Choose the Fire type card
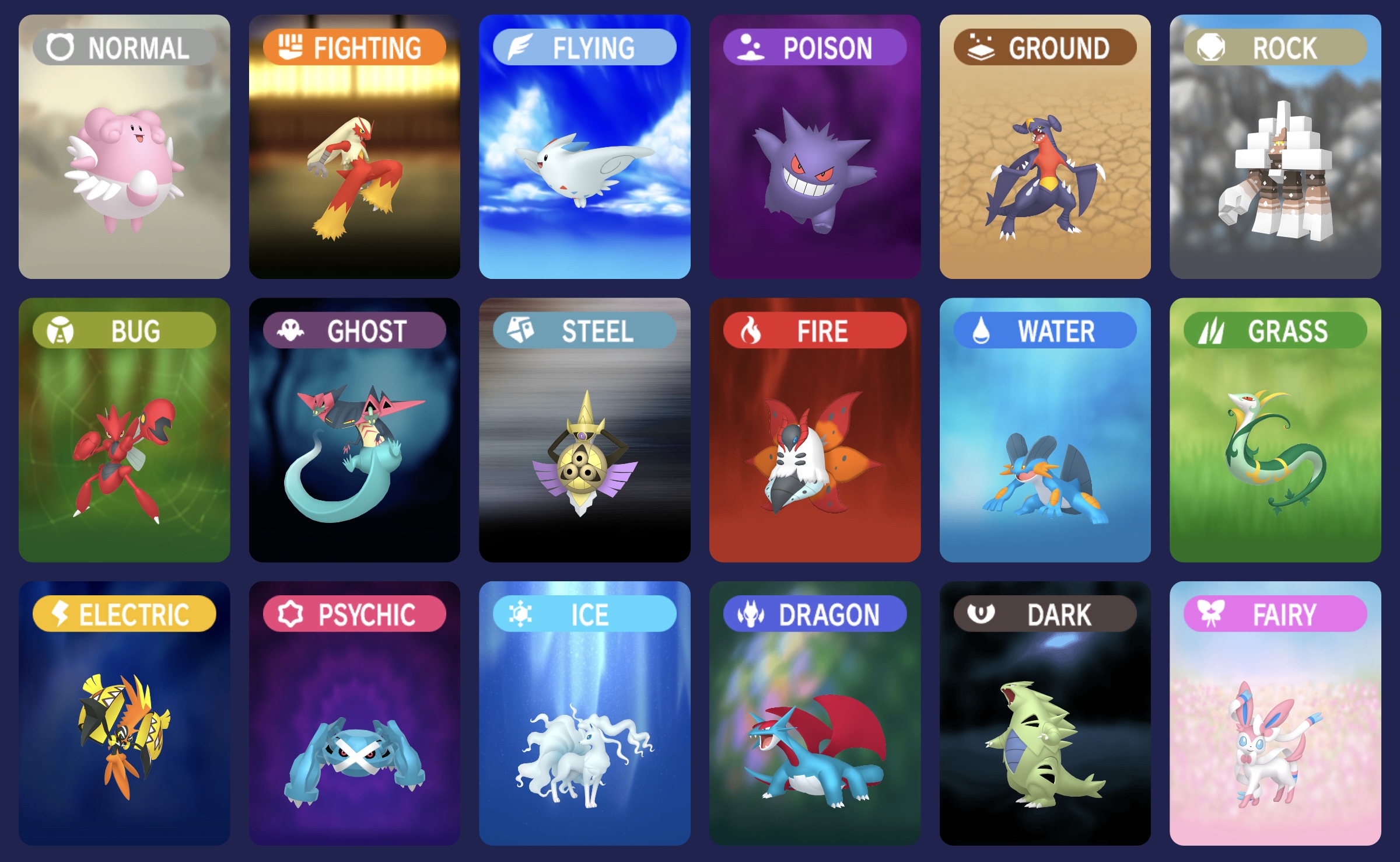The image size is (1400, 862). pos(815,430)
